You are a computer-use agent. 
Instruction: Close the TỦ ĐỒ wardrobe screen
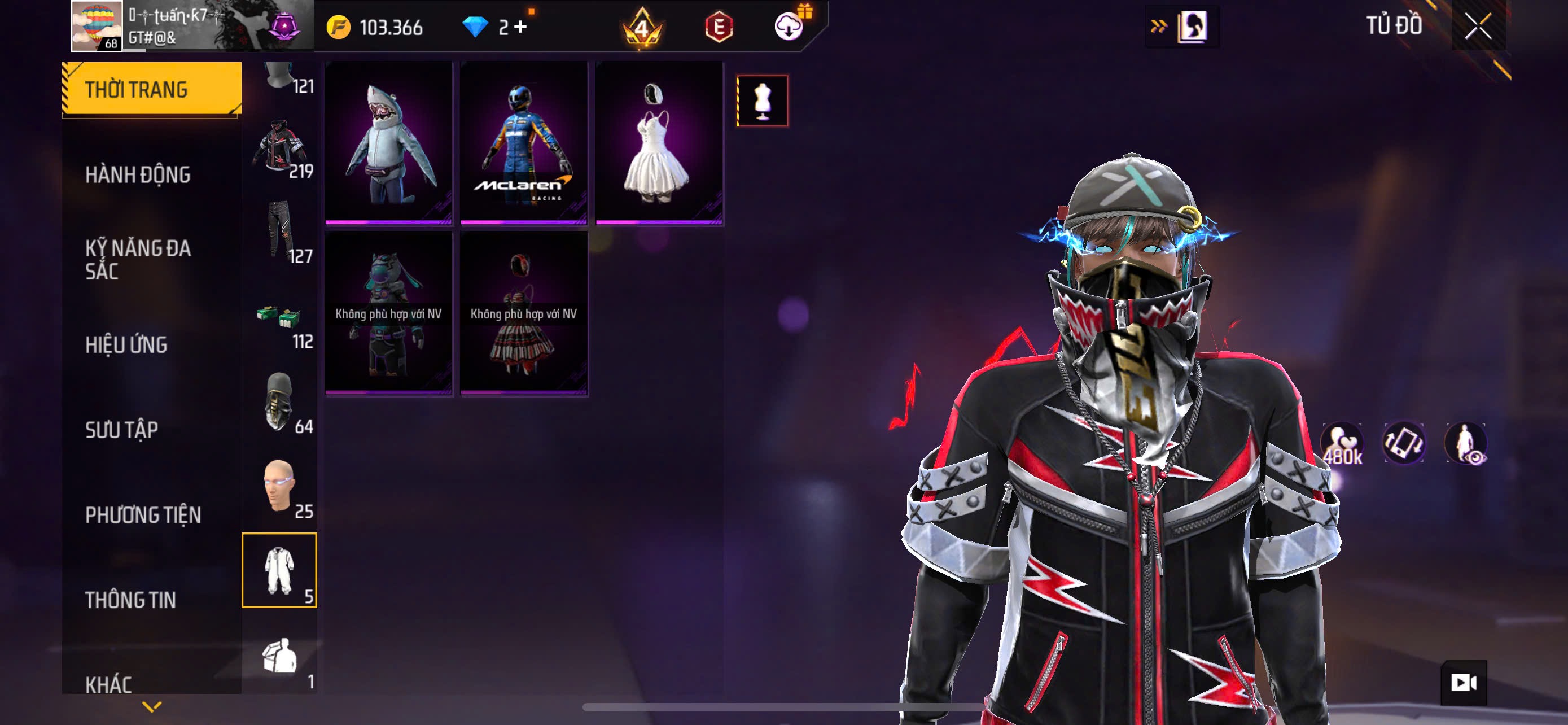pos(1478,27)
